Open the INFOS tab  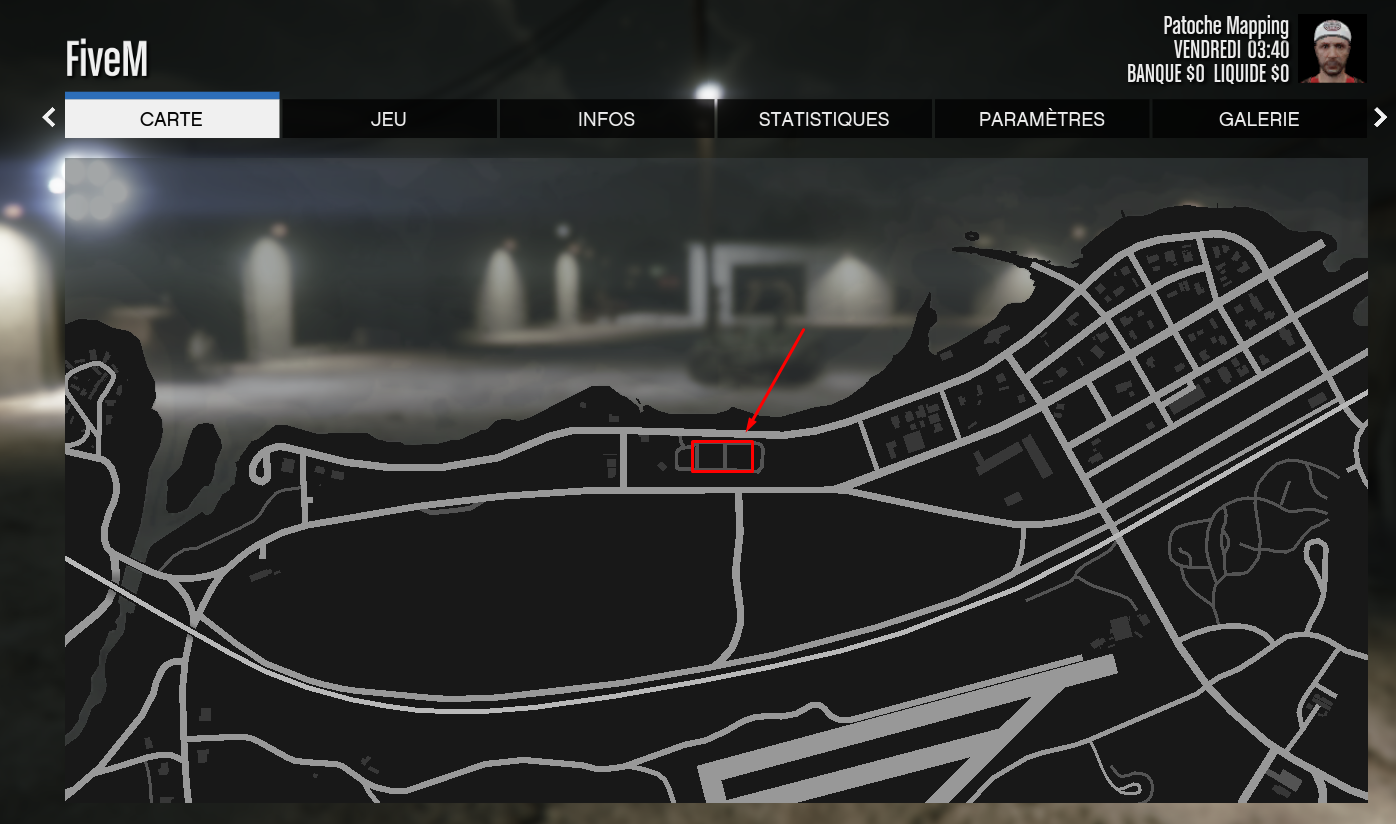[606, 119]
